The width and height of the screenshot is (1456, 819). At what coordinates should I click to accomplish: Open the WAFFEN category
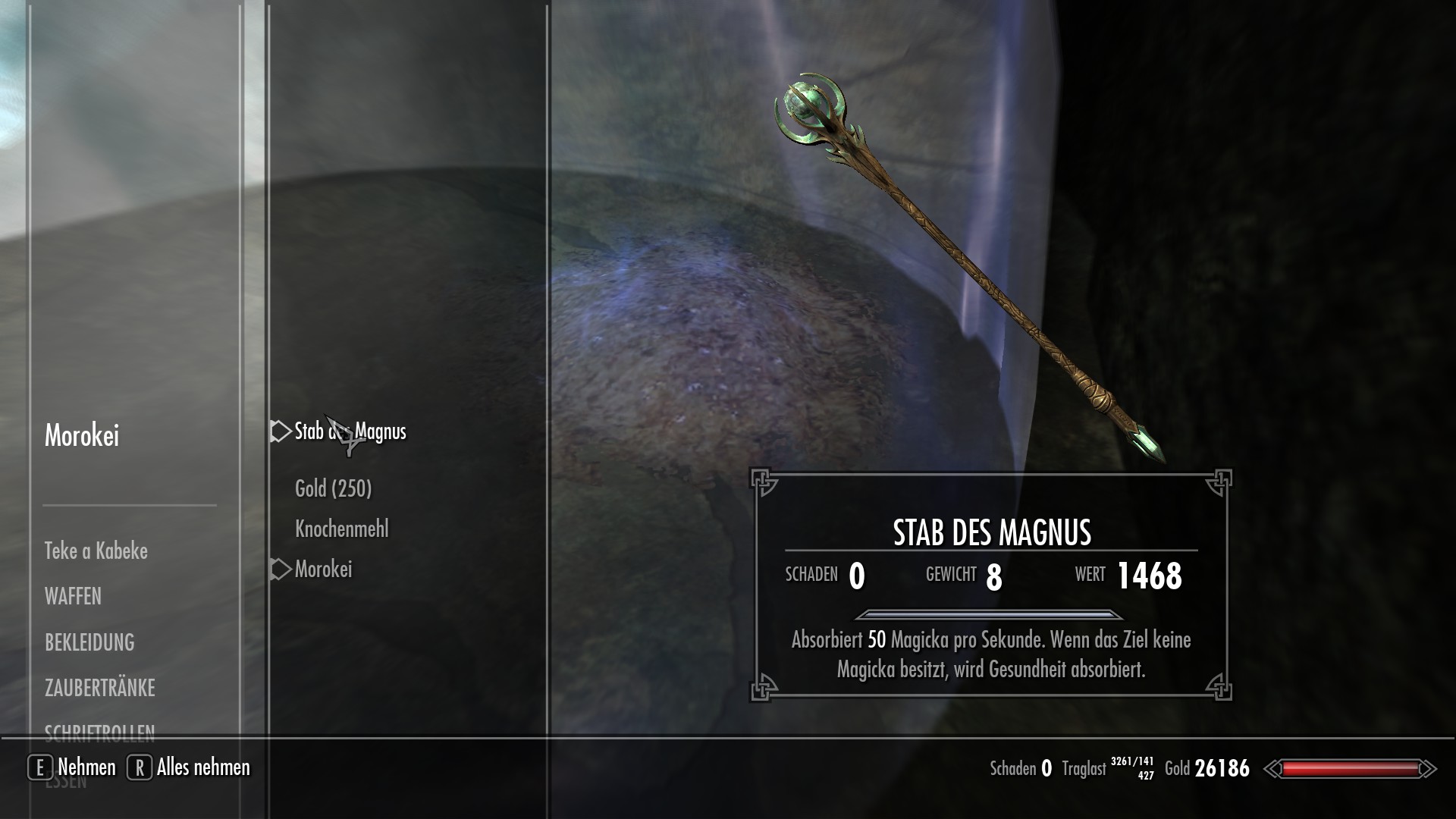click(73, 597)
